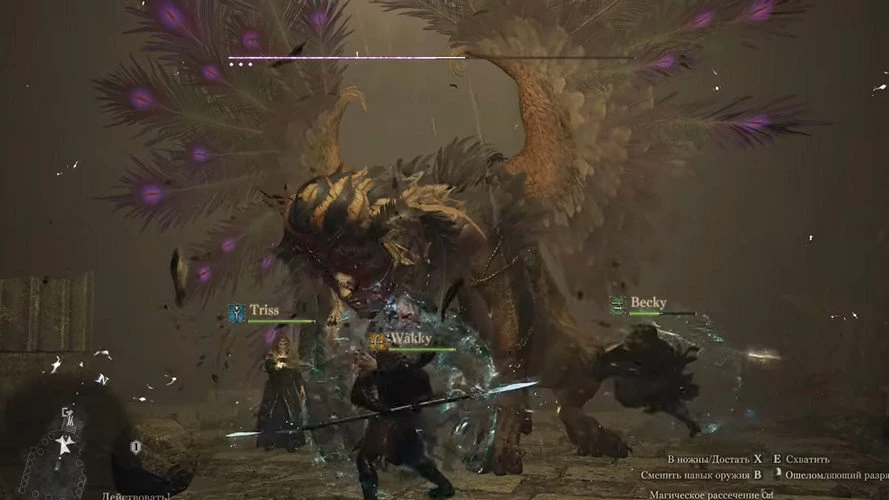Select Triss's vocation icon nameplate

click(237, 313)
